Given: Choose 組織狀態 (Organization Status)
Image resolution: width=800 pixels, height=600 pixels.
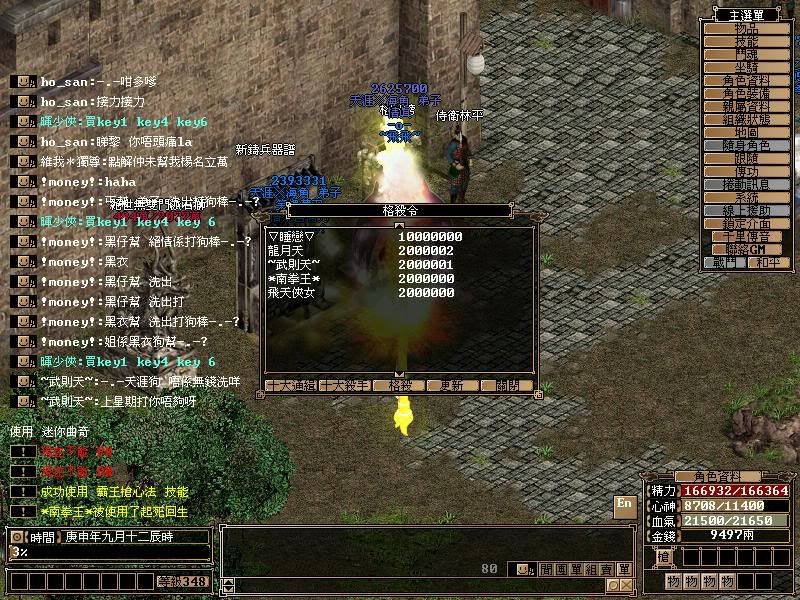Looking at the screenshot, I should click(x=746, y=119).
